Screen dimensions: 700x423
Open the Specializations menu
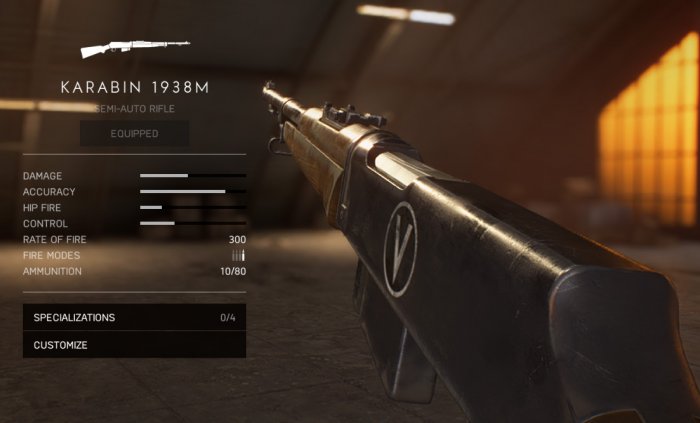134,318
